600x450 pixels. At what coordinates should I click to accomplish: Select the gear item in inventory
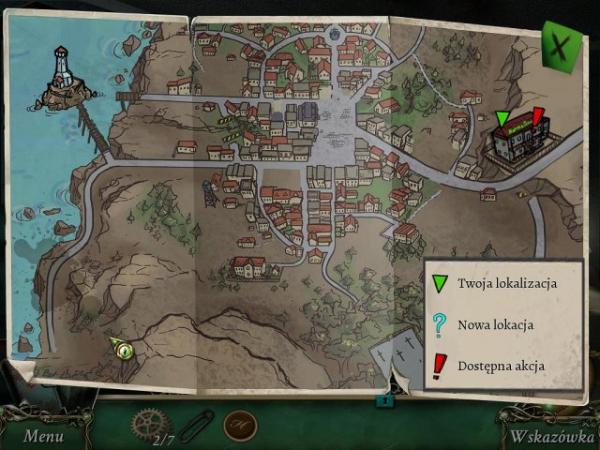(x=151, y=423)
